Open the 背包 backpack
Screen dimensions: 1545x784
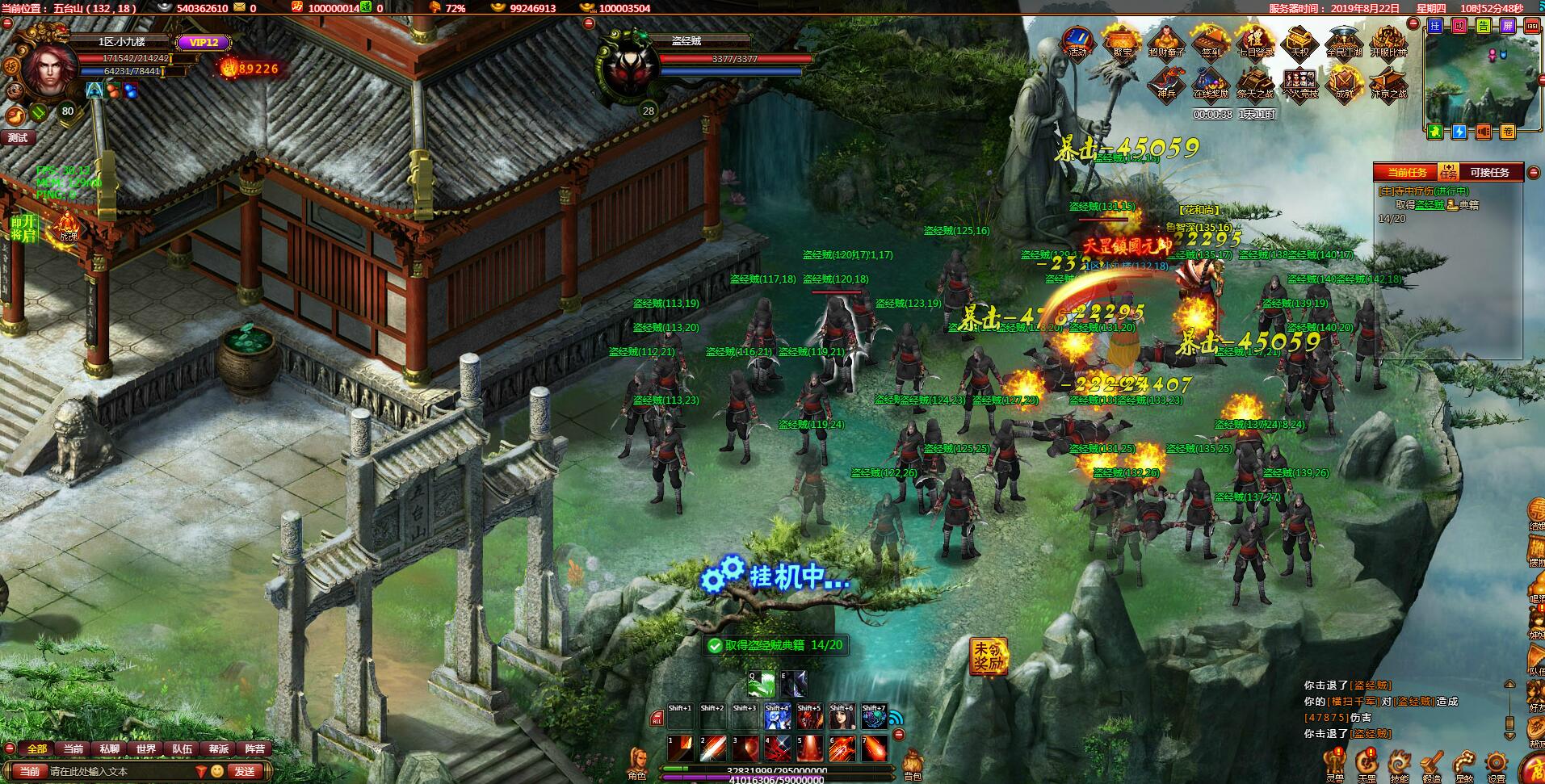click(912, 765)
